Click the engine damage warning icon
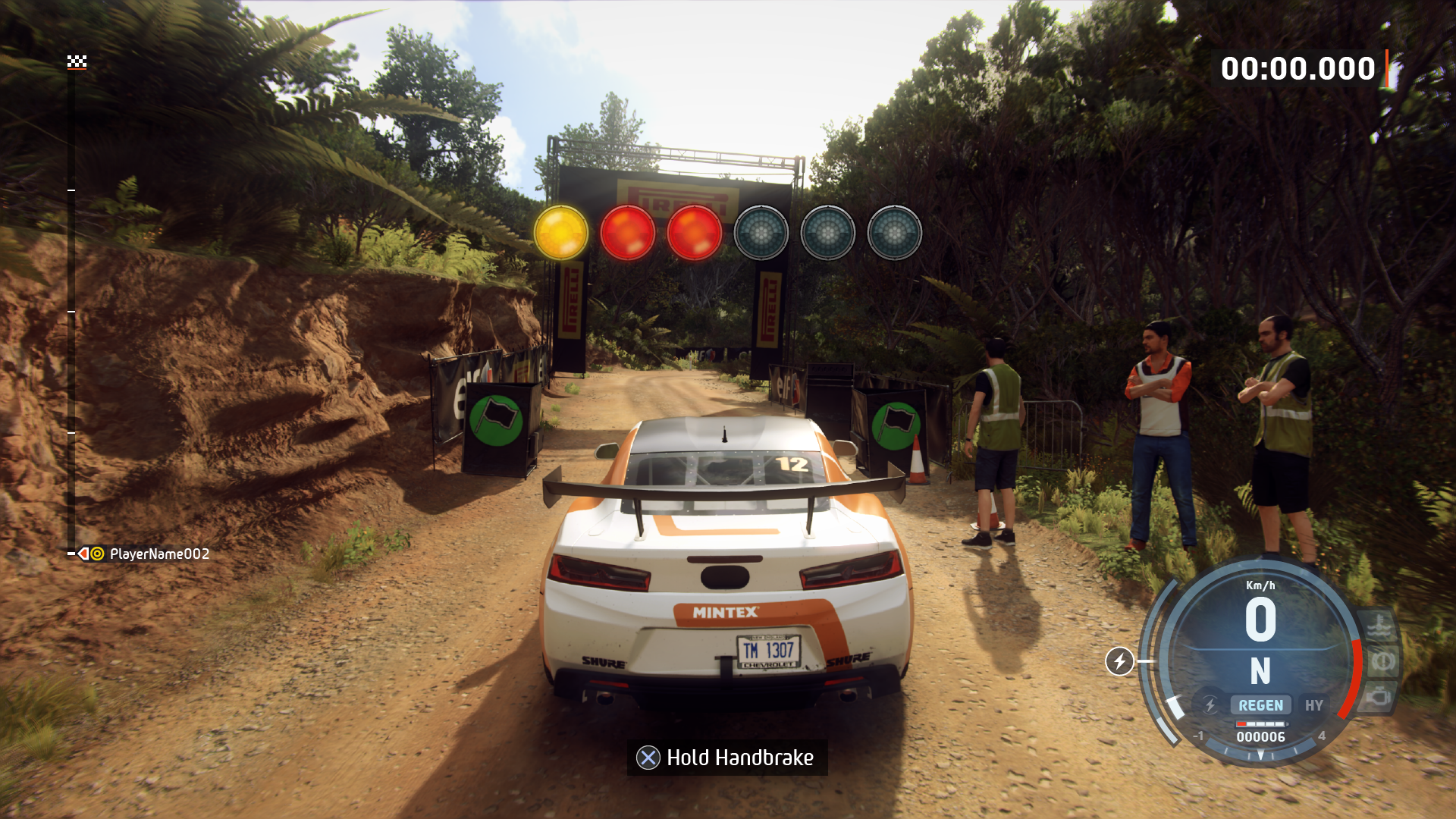Image resolution: width=1456 pixels, height=819 pixels. tap(1379, 696)
